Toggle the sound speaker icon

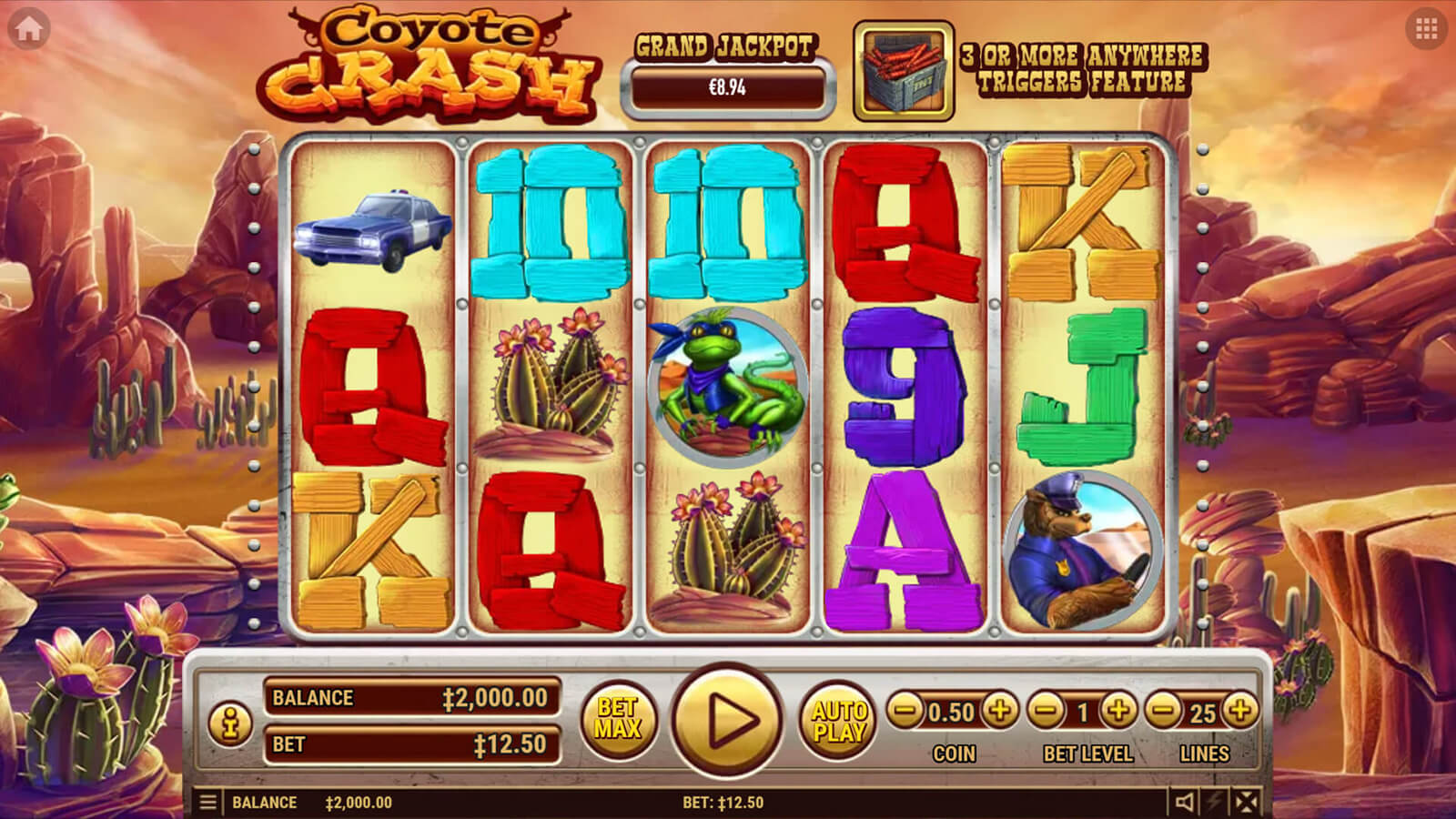pyautogui.click(x=1184, y=803)
